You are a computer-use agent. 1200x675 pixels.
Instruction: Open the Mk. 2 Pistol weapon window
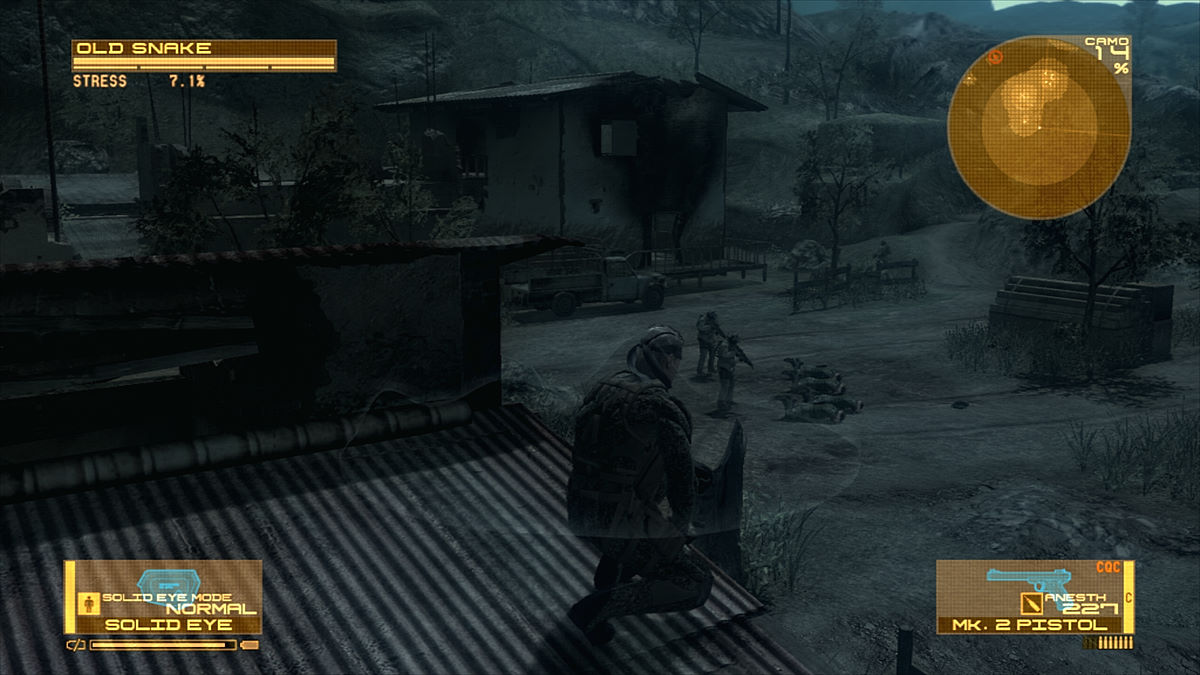1034,597
